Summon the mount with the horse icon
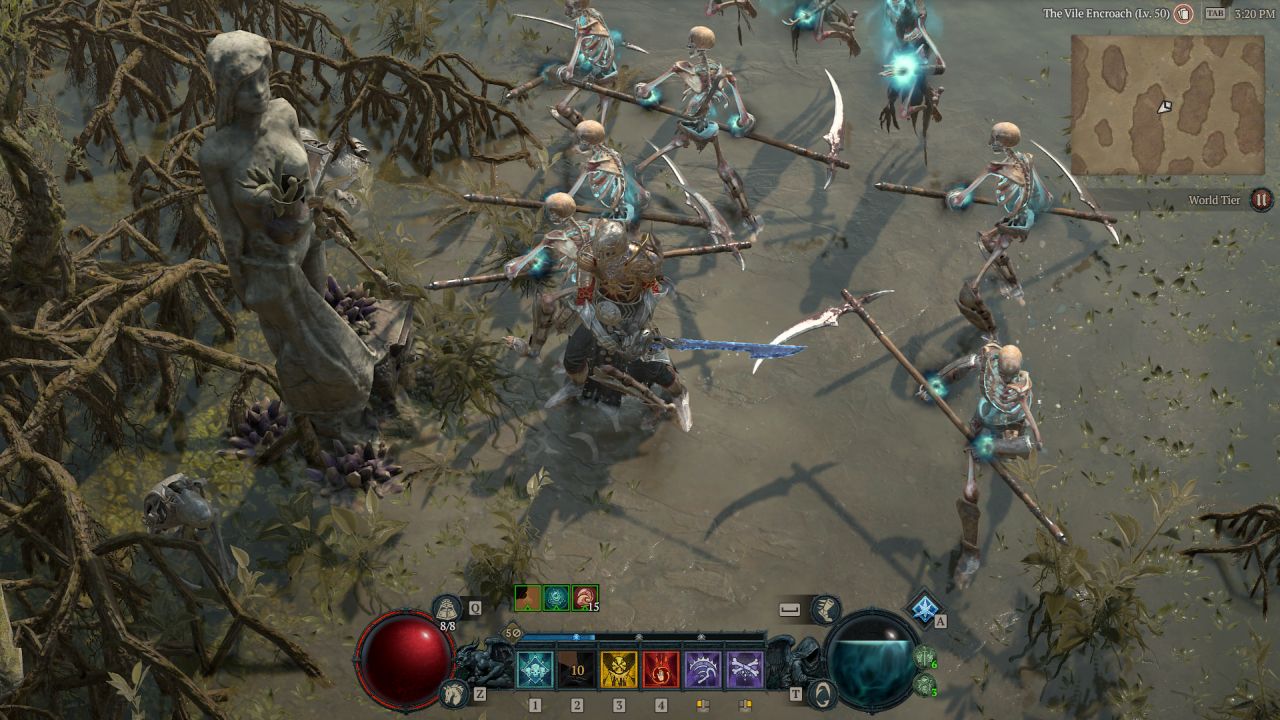Screen dimensions: 1280x720 453,691
